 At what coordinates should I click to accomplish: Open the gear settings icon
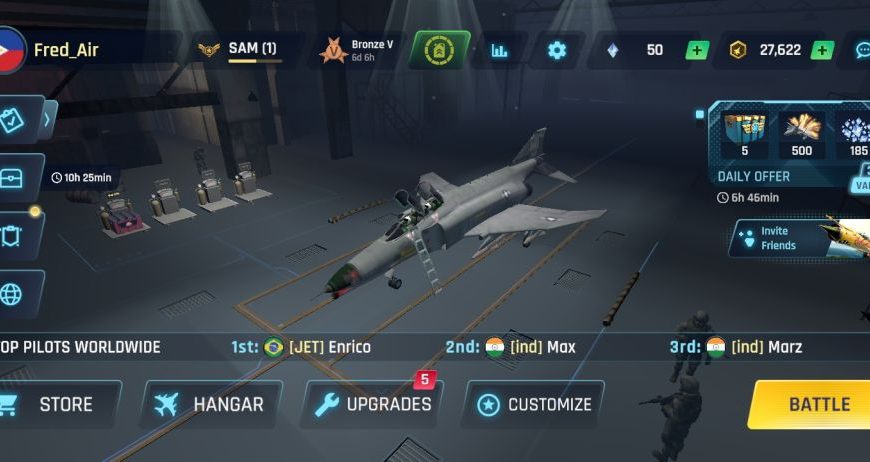point(557,50)
